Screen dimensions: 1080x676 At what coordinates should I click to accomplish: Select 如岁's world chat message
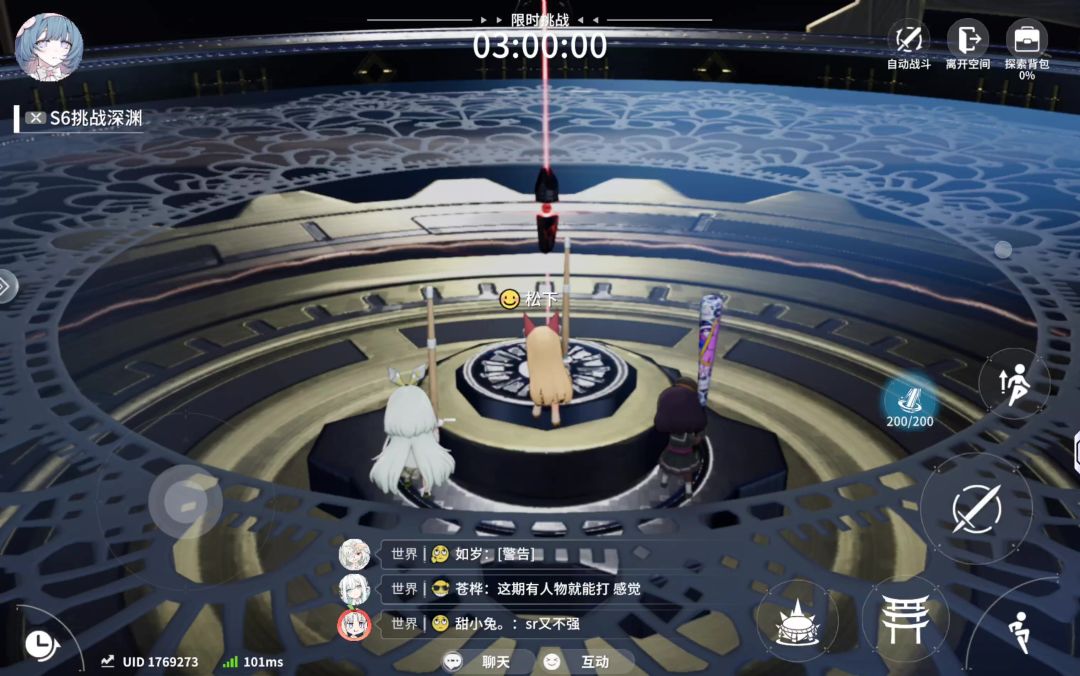pos(495,554)
